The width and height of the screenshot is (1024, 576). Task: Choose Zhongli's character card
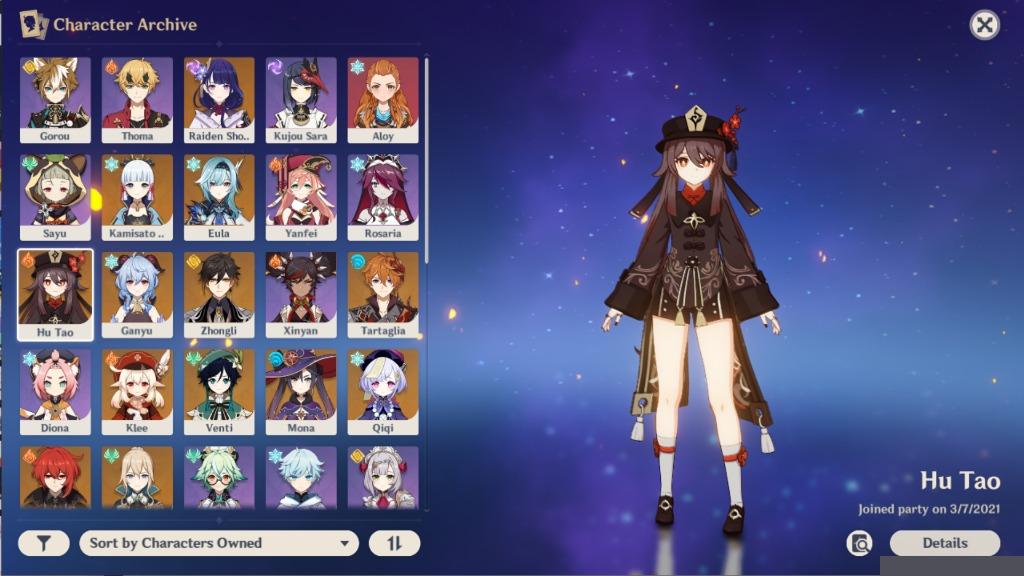click(x=219, y=294)
